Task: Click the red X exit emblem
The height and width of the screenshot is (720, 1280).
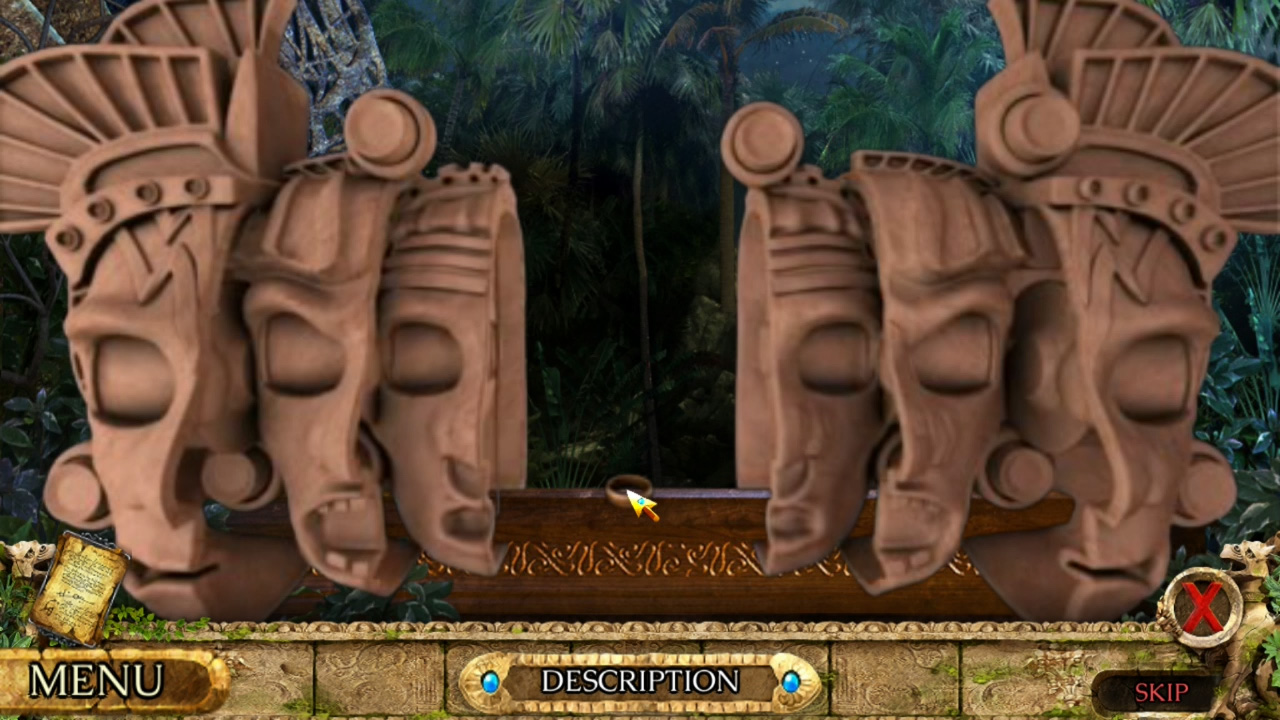Action: [x=1203, y=607]
